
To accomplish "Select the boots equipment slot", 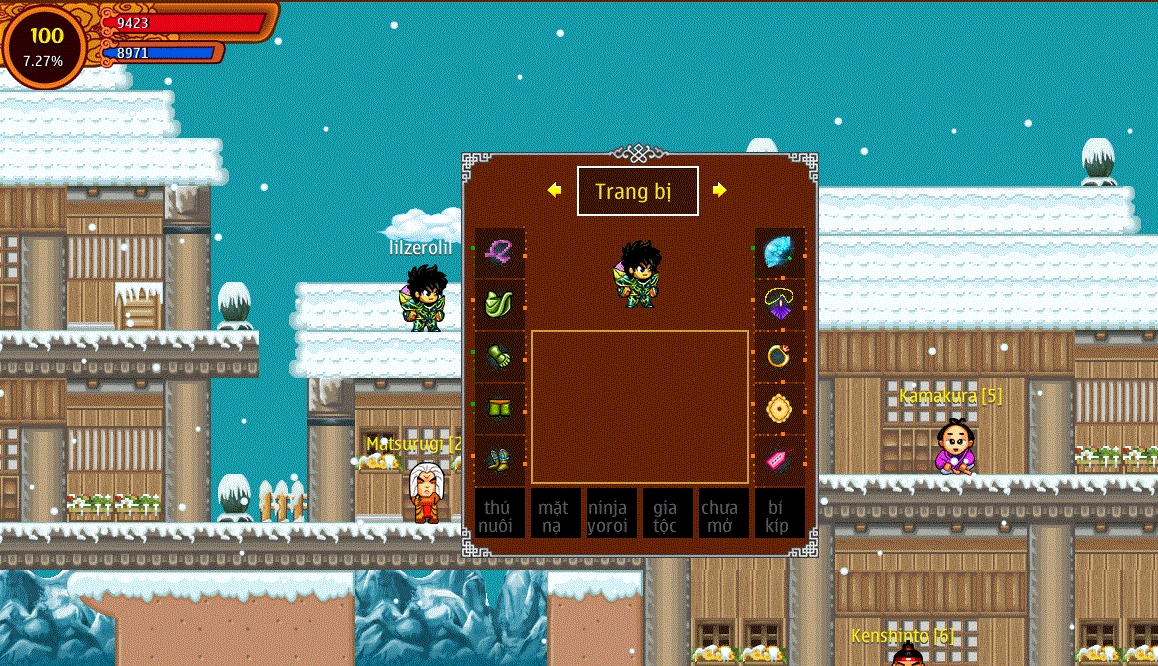I will [500, 460].
